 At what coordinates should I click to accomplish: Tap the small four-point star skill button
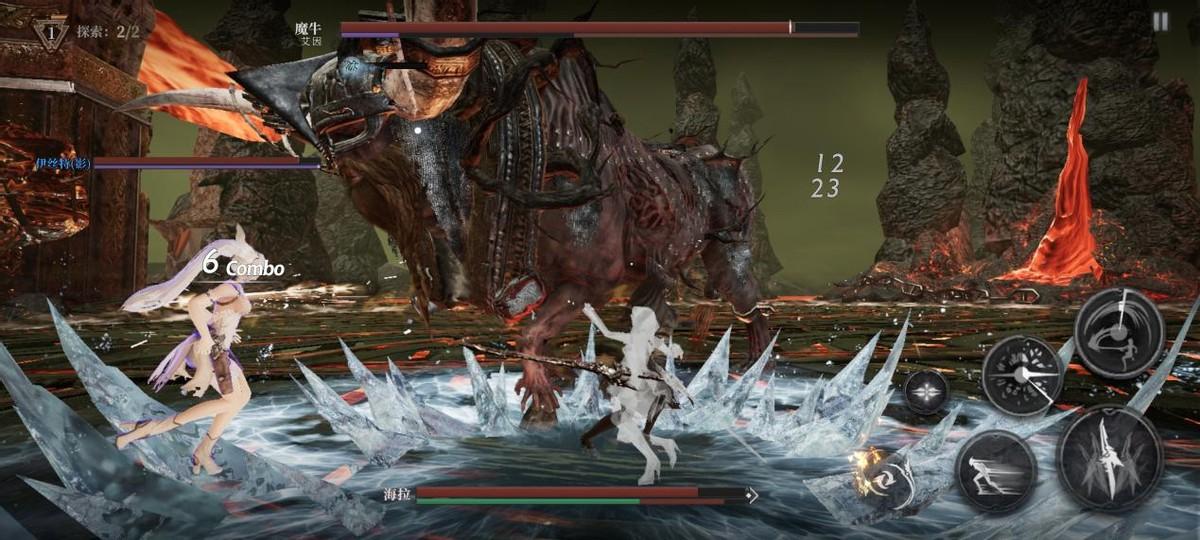[926, 391]
